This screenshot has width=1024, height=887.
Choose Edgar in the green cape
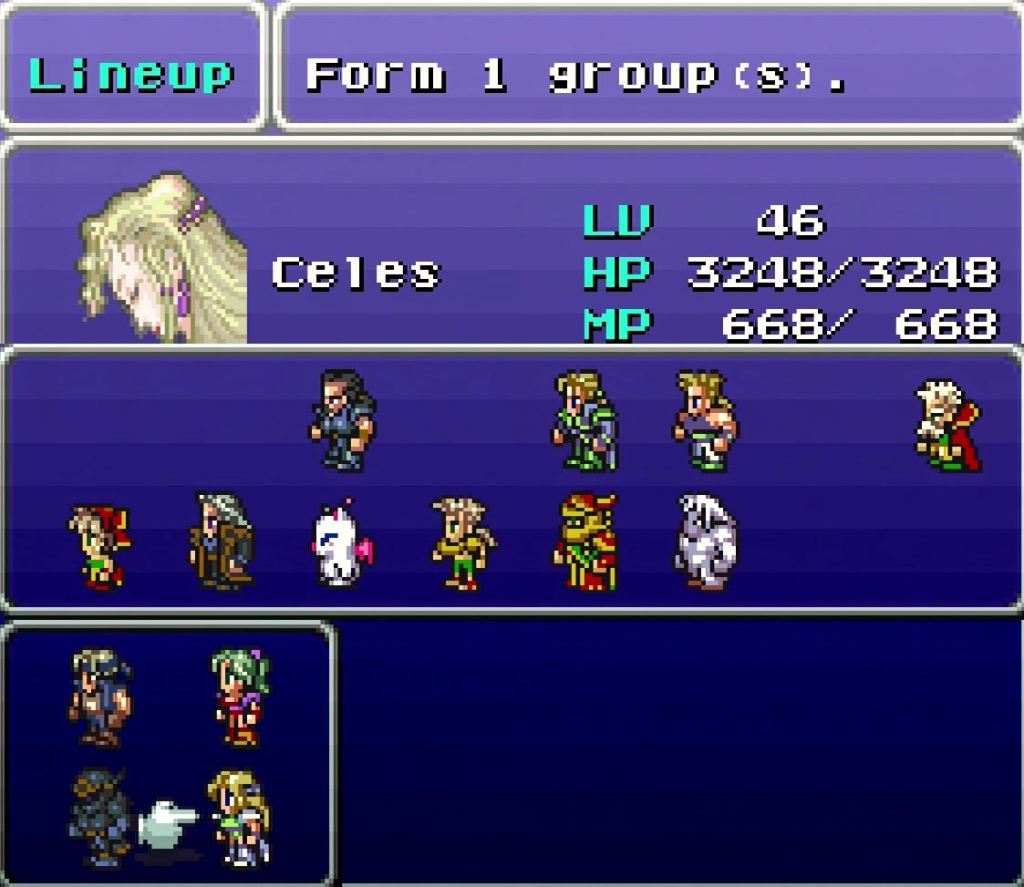pos(584,421)
